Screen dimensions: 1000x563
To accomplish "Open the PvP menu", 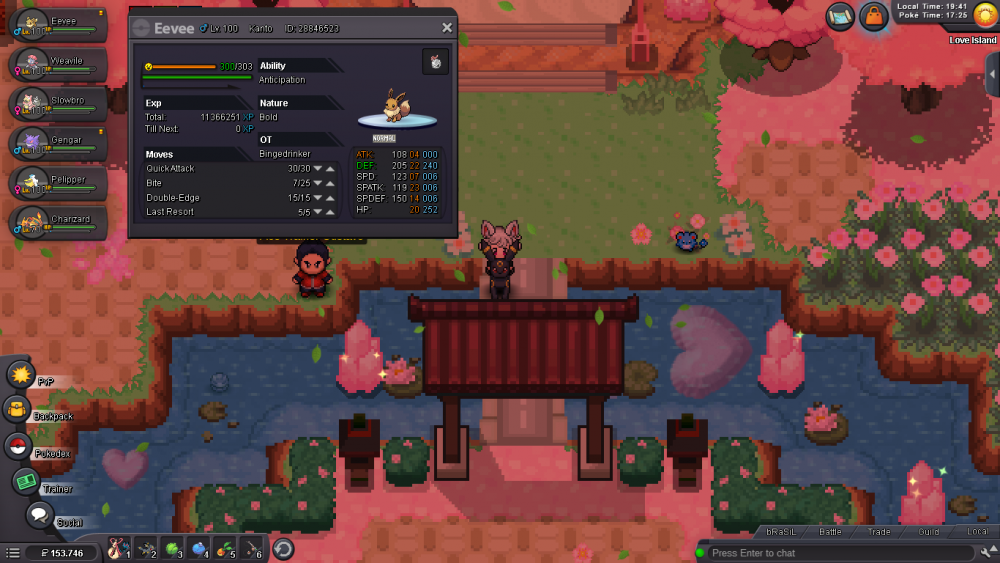I will pos(21,375).
